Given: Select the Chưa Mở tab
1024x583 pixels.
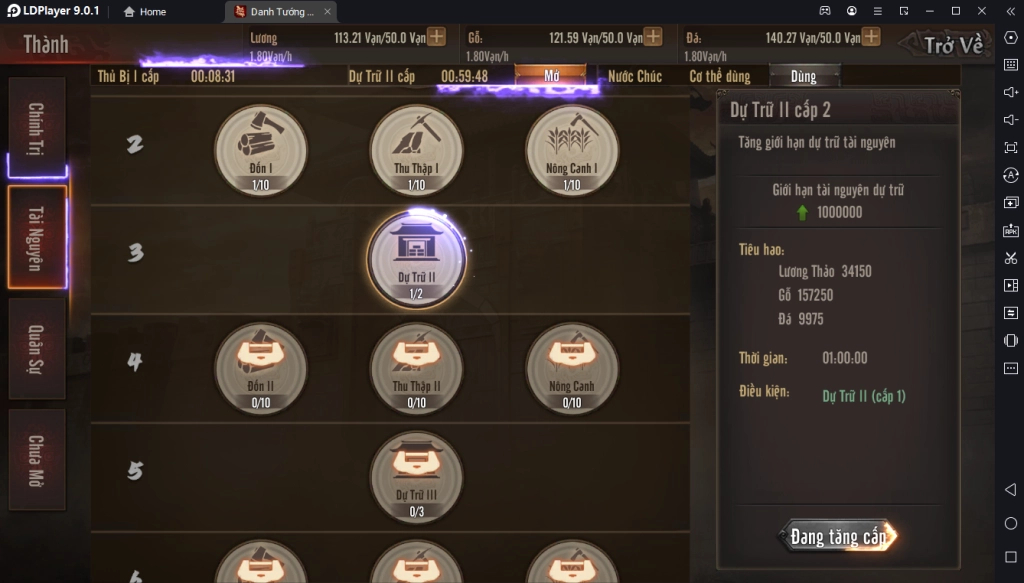Looking at the screenshot, I should 37,460.
